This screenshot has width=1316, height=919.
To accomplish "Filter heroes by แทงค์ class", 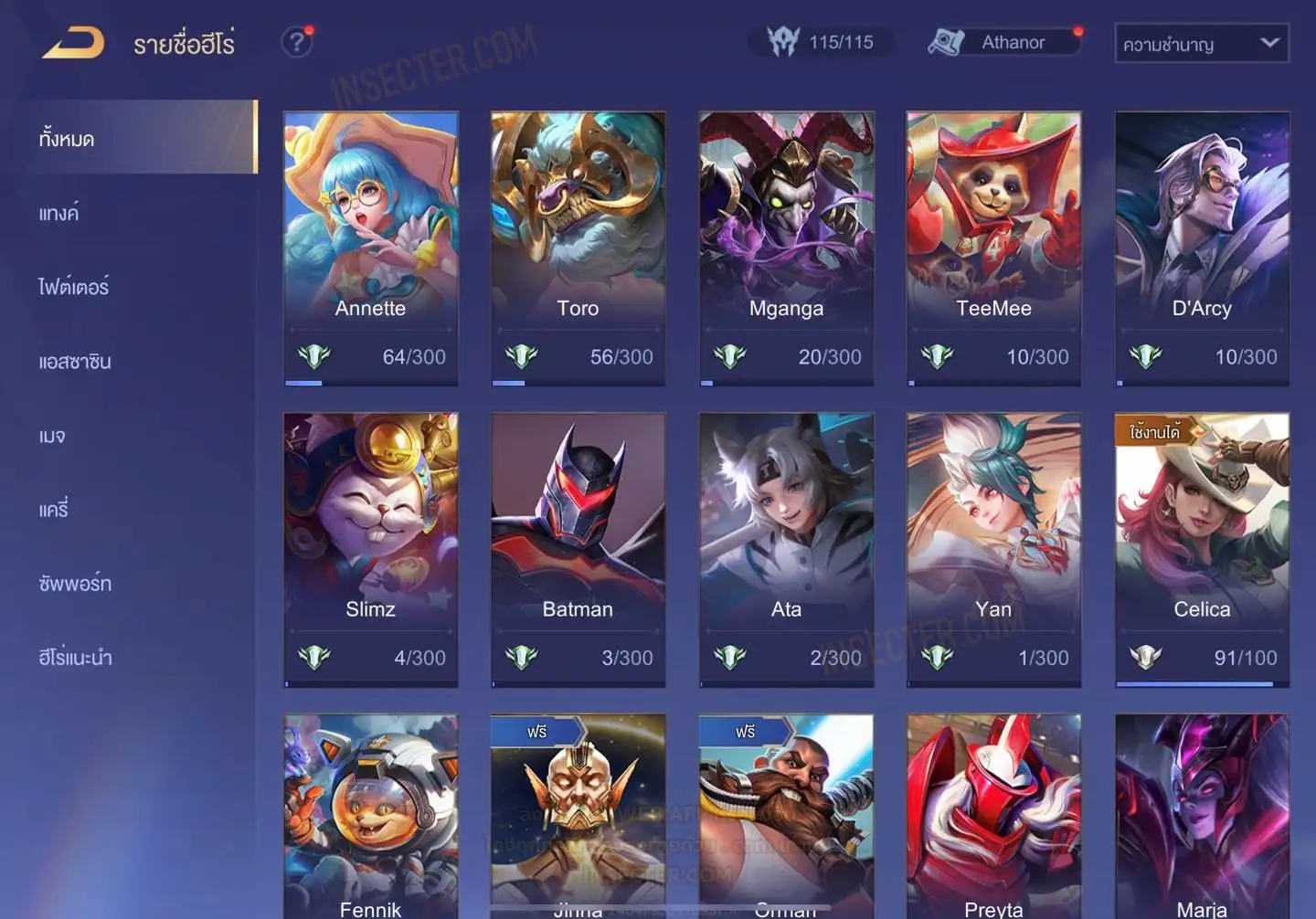I will (x=60, y=213).
